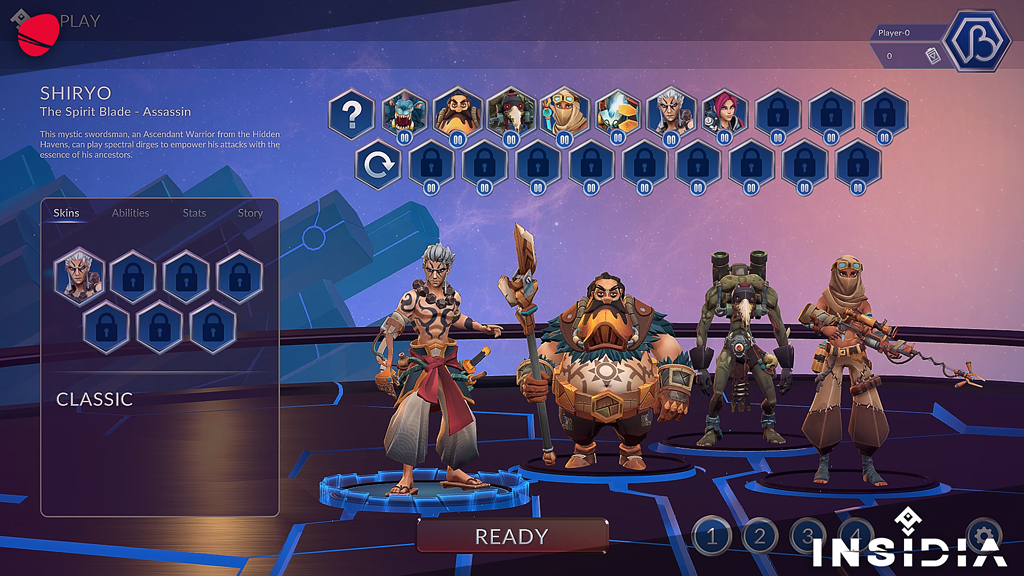This screenshot has width=1024, height=576.
Task: Choose team slot number 2
Action: click(759, 537)
